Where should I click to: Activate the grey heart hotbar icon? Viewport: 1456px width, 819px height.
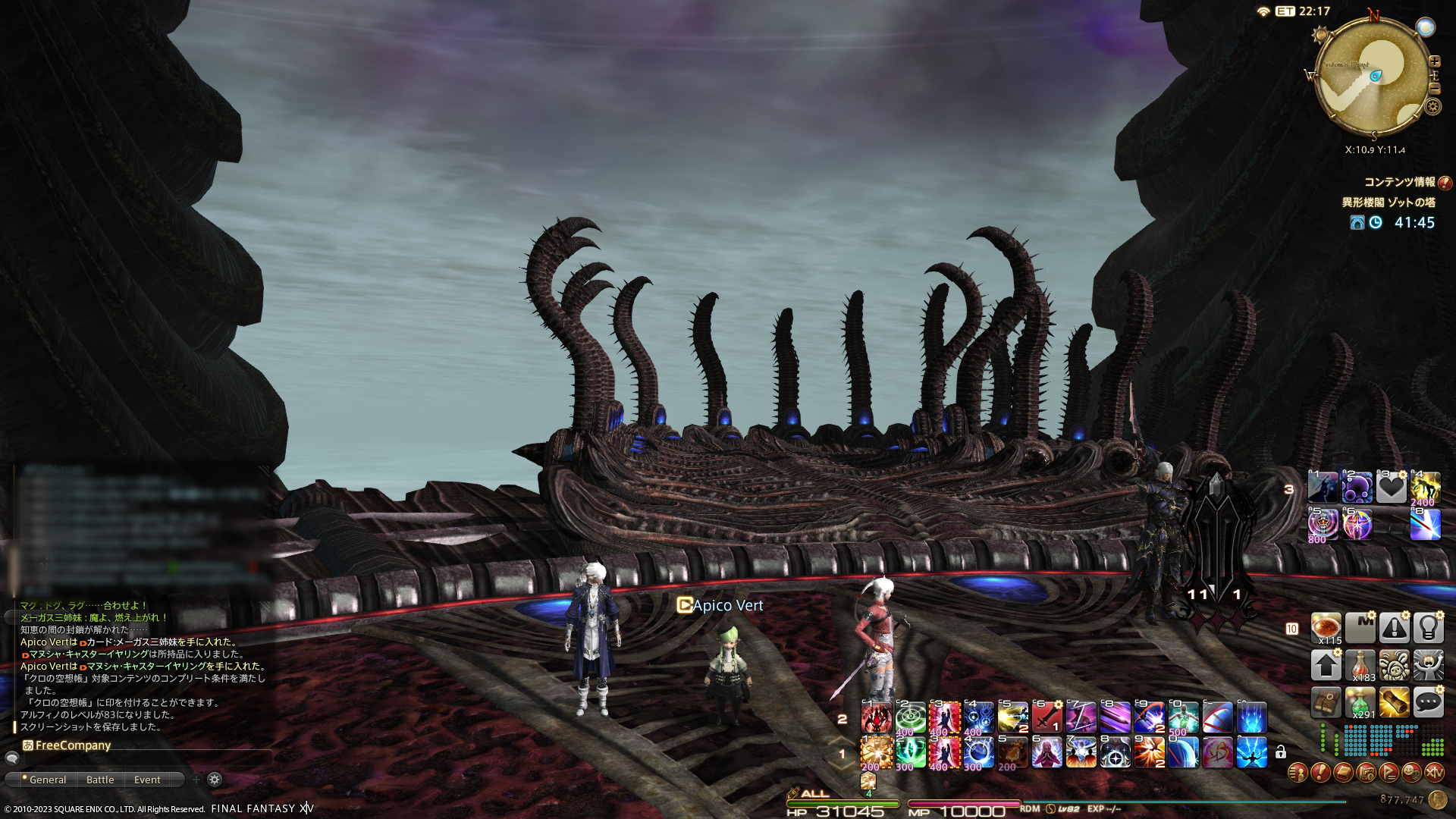coord(1392,488)
